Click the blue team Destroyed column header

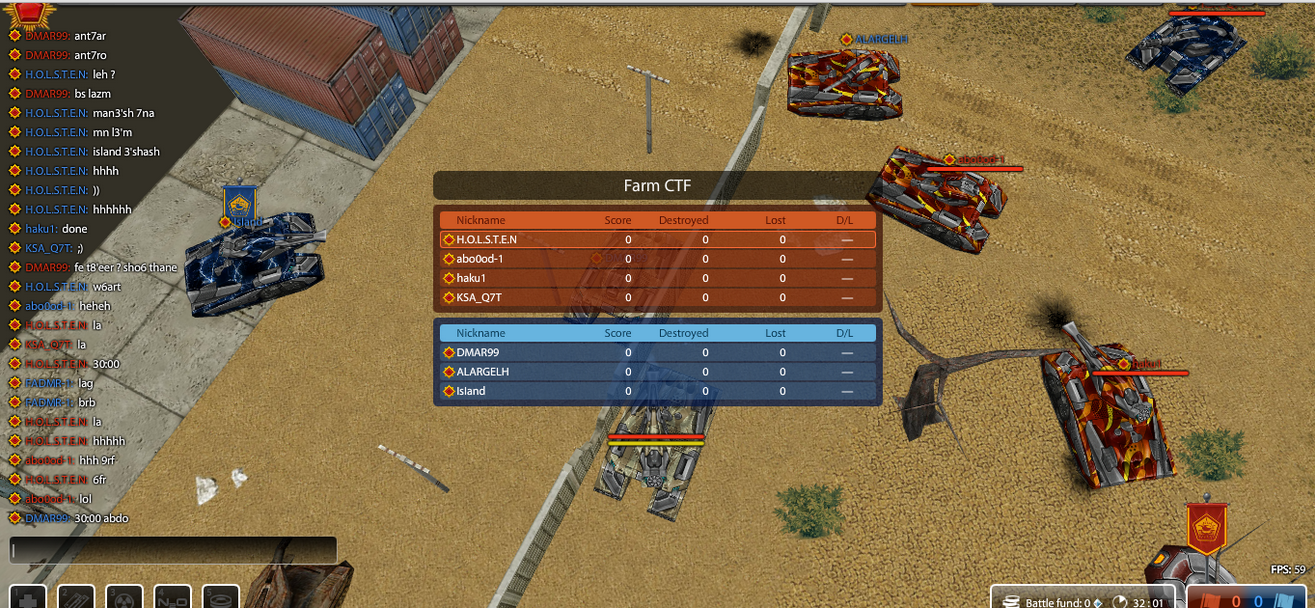click(684, 333)
